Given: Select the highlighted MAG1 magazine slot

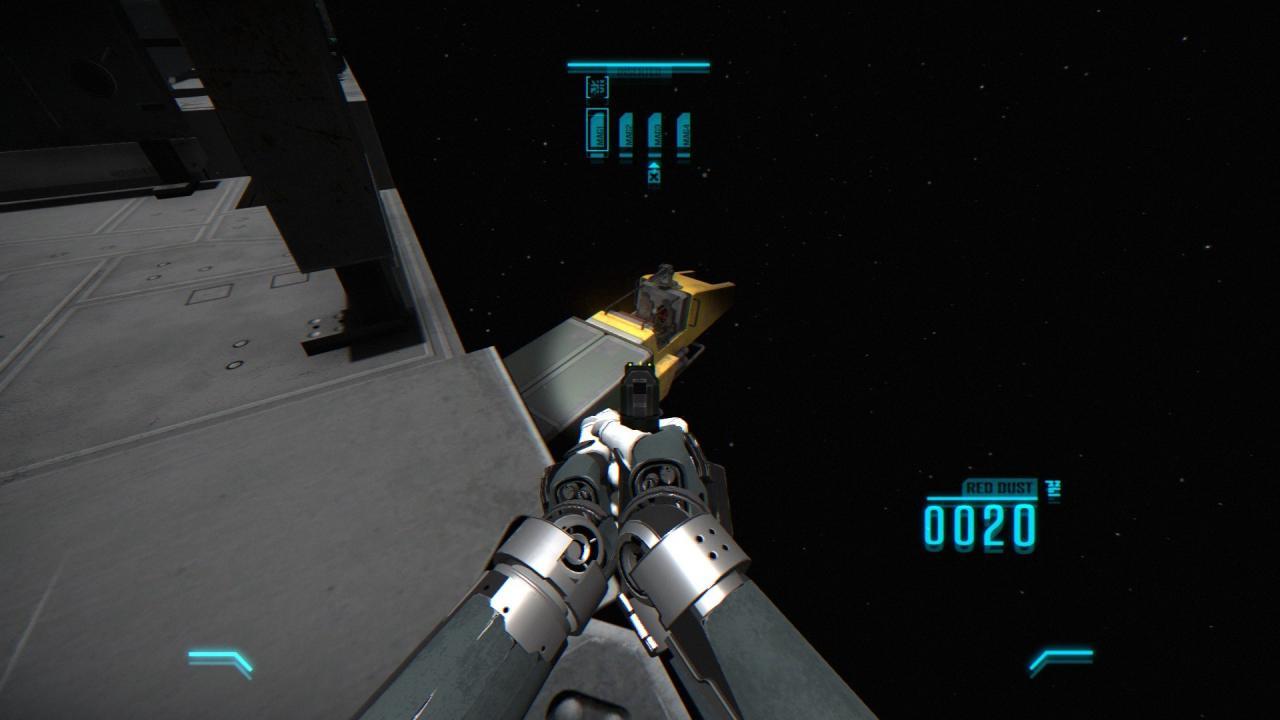Looking at the screenshot, I should tap(597, 131).
